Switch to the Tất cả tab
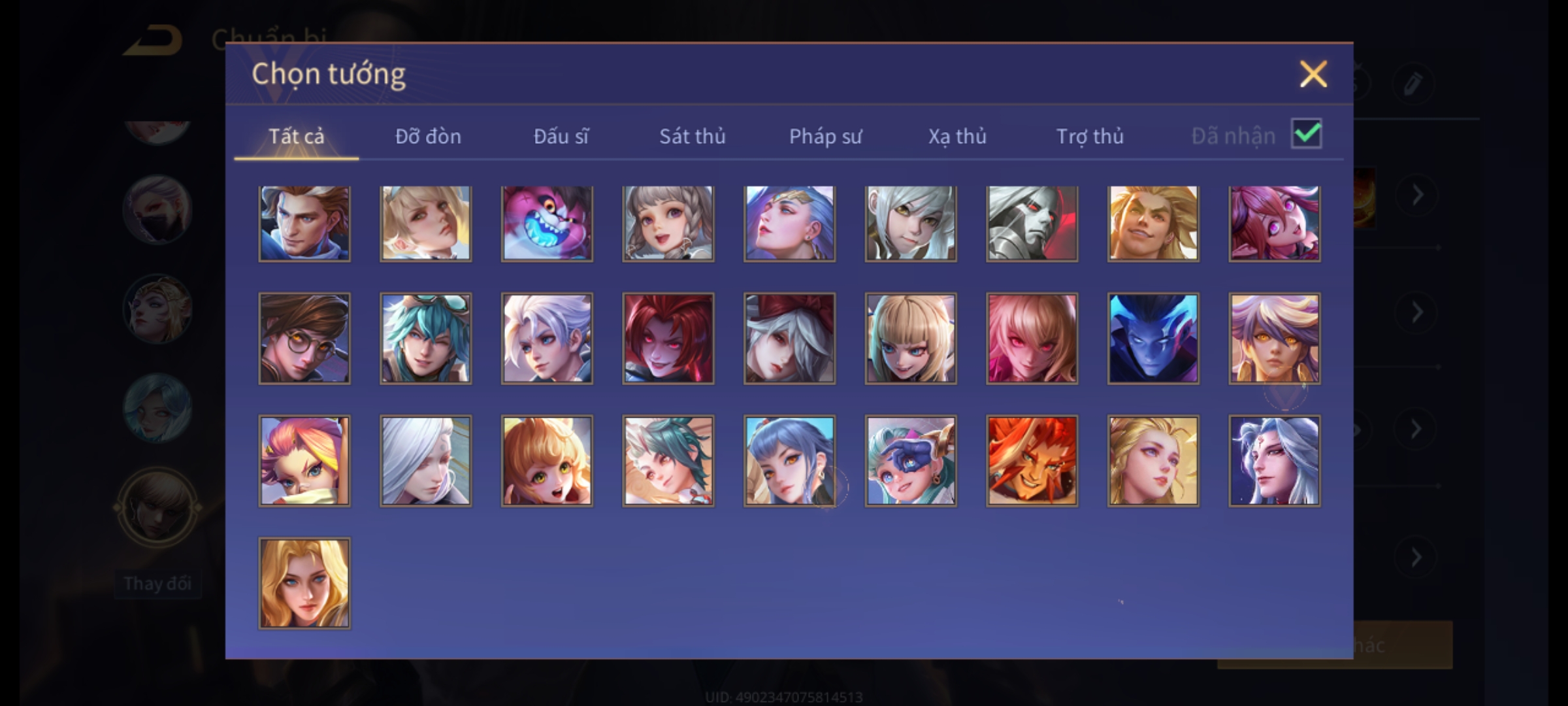This screenshot has width=1568, height=706. pos(296,136)
